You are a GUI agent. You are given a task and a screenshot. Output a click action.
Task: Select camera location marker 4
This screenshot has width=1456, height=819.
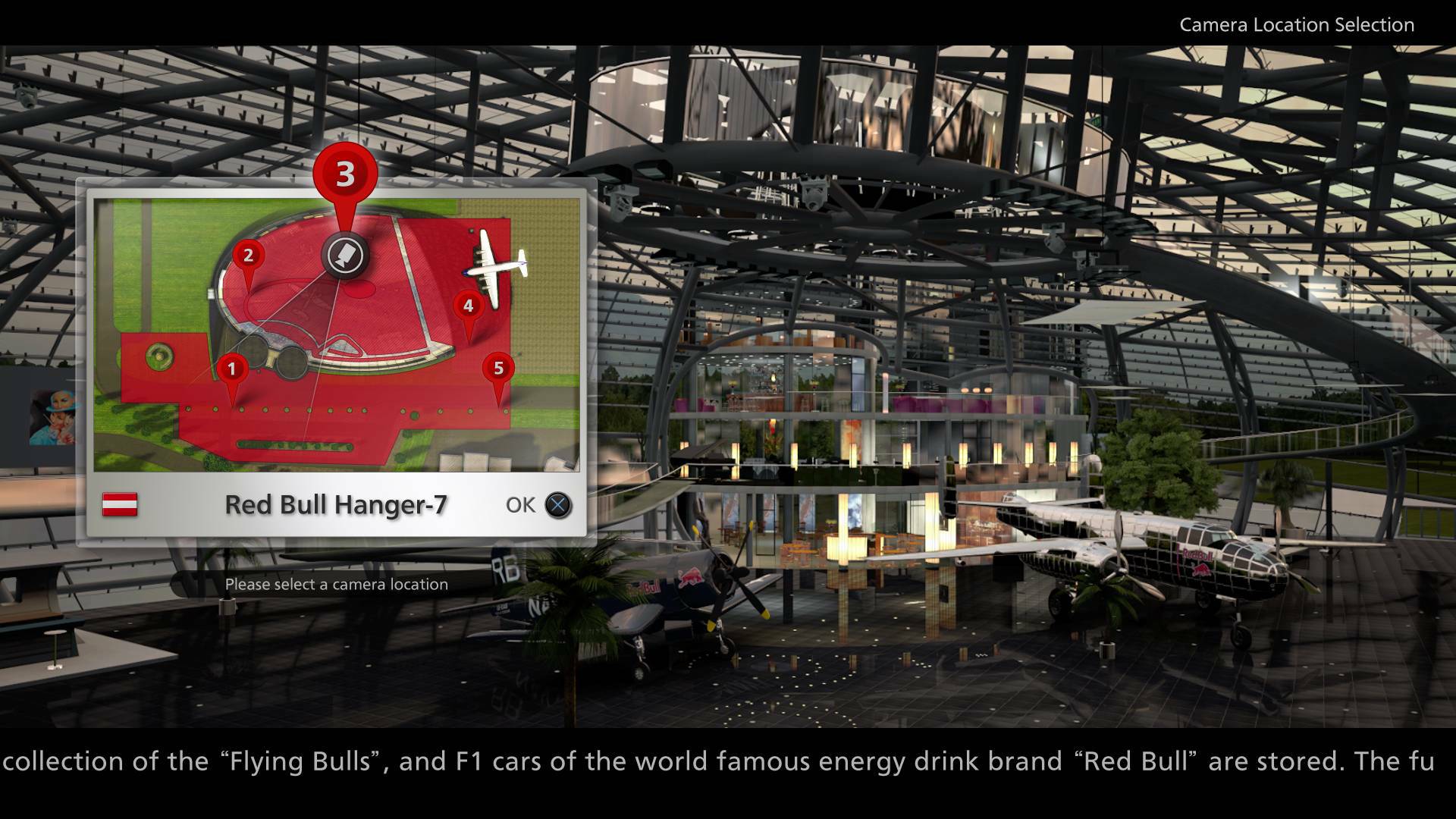pyautogui.click(x=468, y=306)
